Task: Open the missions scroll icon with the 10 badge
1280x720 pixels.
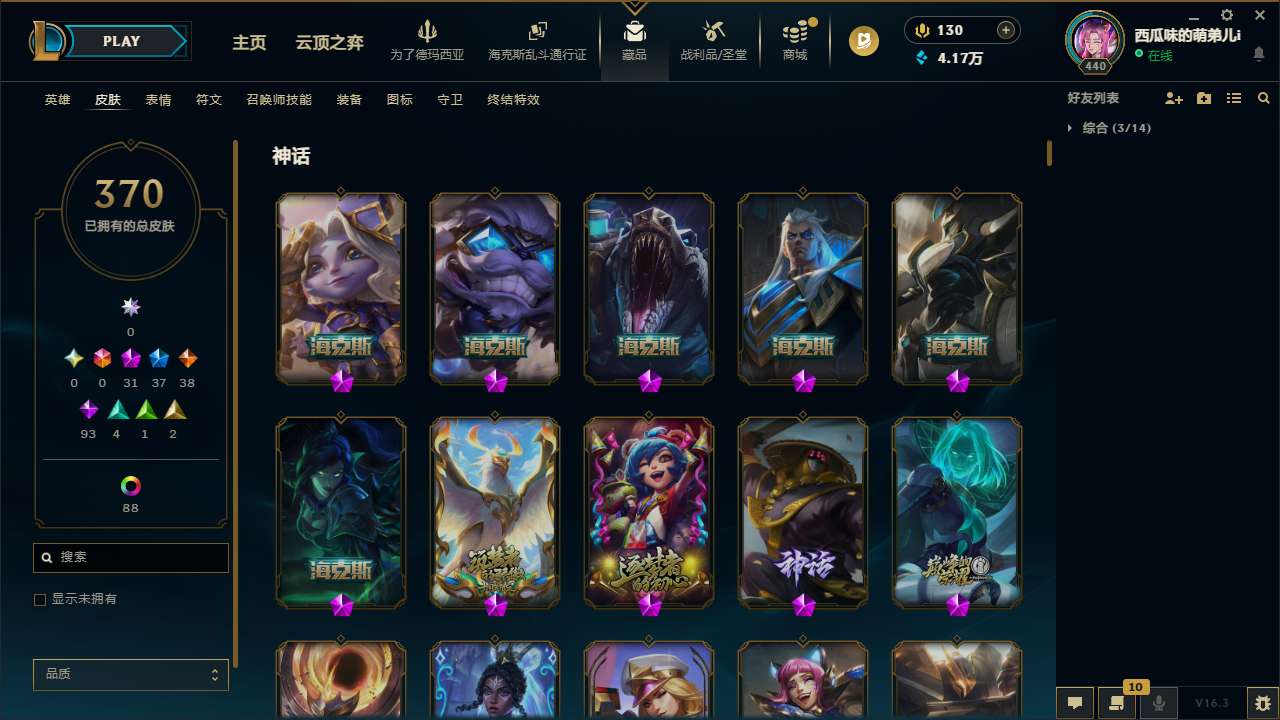Action: [x=1117, y=703]
